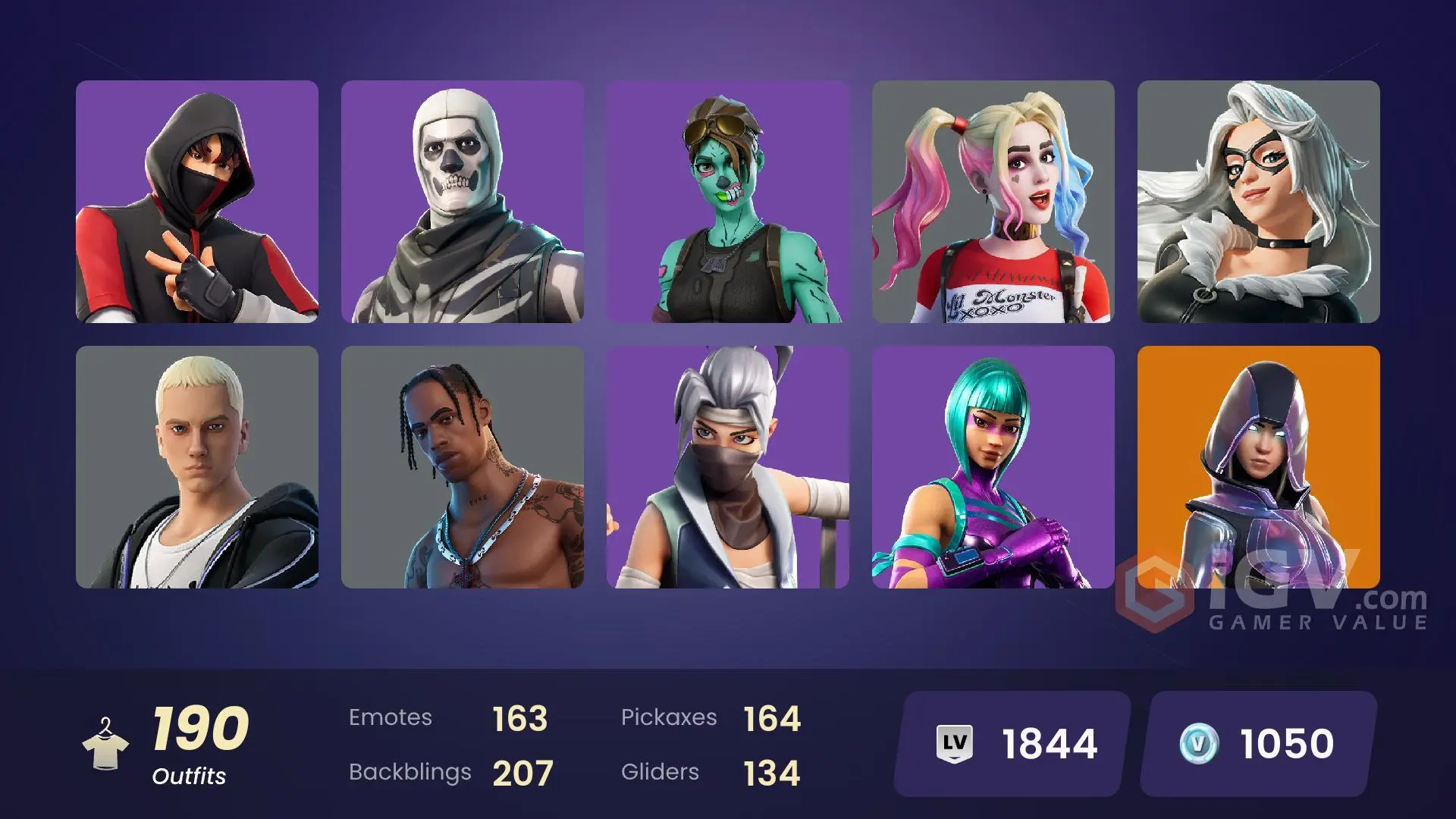Select the LV level badge icon

(x=955, y=742)
